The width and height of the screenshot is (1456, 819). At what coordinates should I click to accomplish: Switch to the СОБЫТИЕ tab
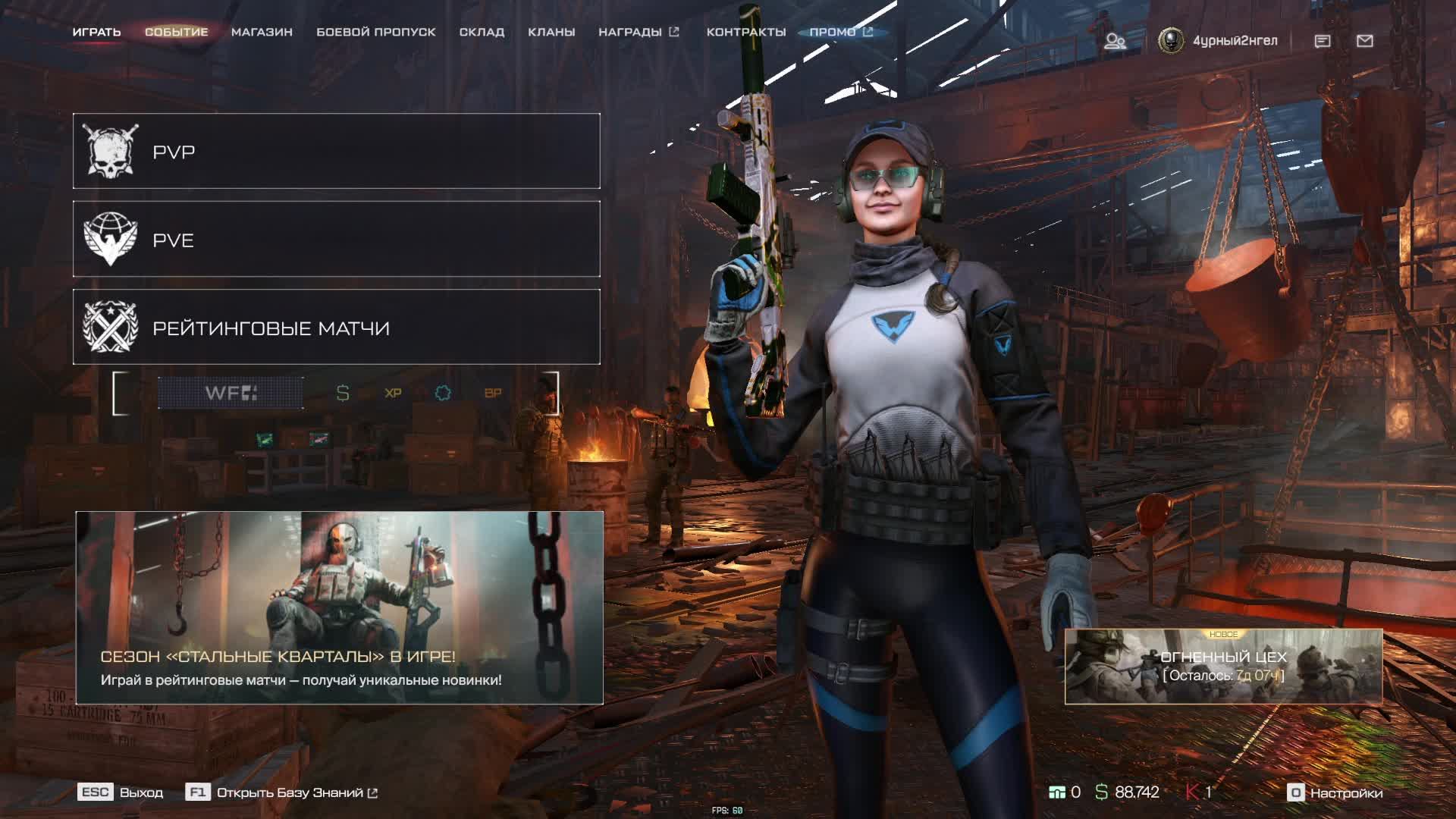tap(176, 32)
